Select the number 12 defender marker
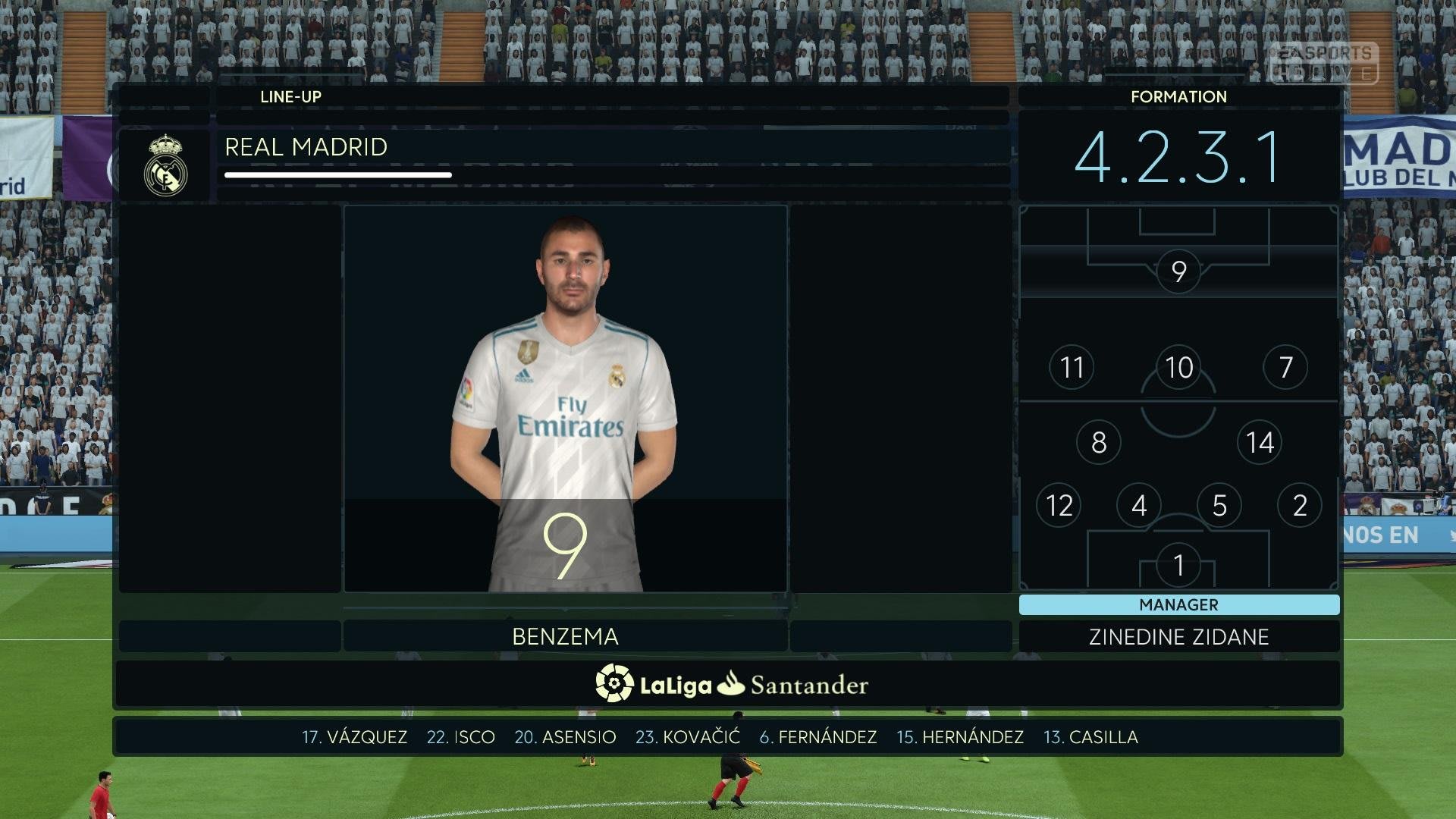Screen dimensions: 1456x819 point(1059,505)
